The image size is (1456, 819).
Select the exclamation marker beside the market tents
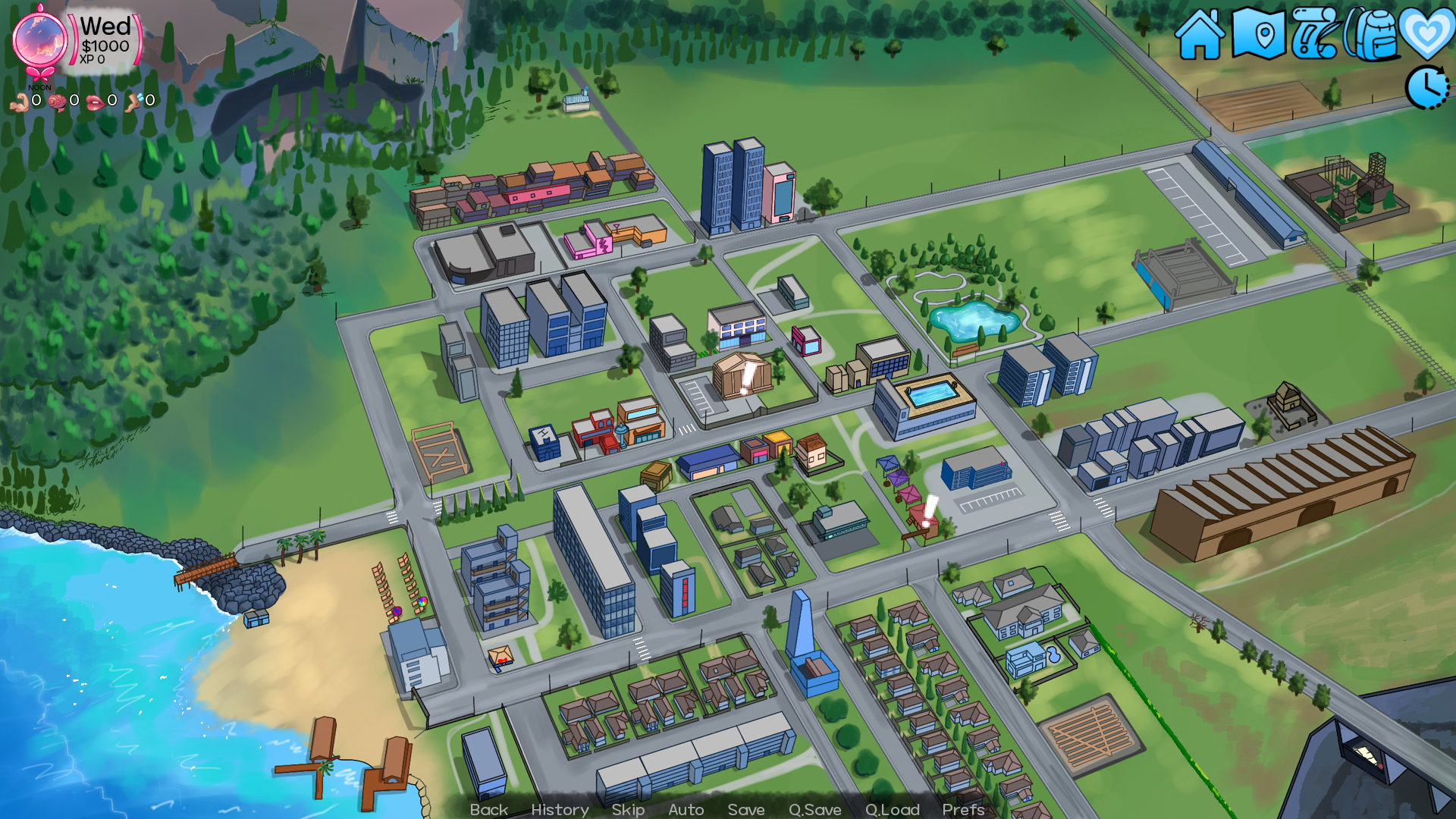(x=929, y=512)
